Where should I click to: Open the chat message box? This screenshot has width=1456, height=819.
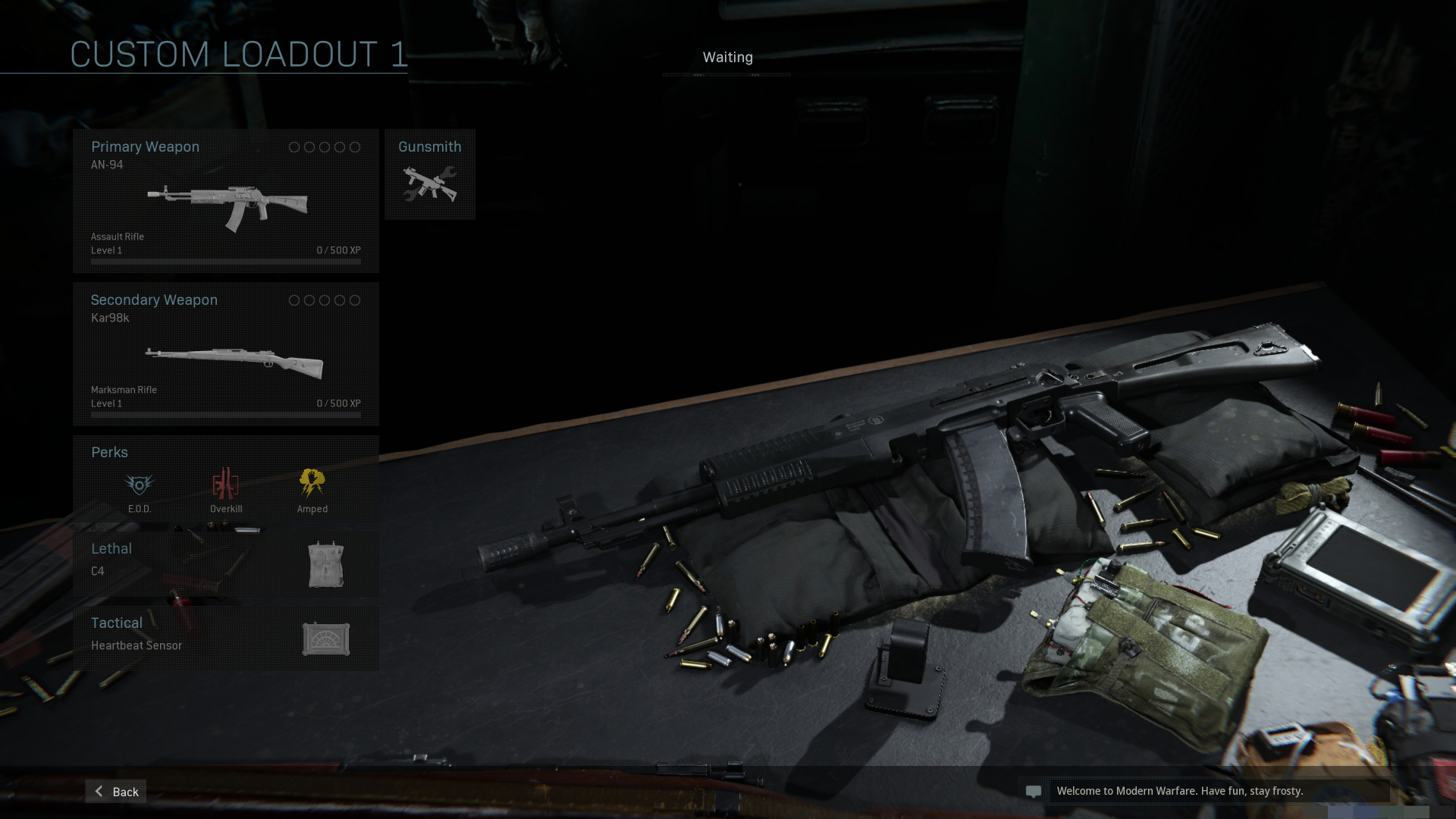[x=1034, y=791]
